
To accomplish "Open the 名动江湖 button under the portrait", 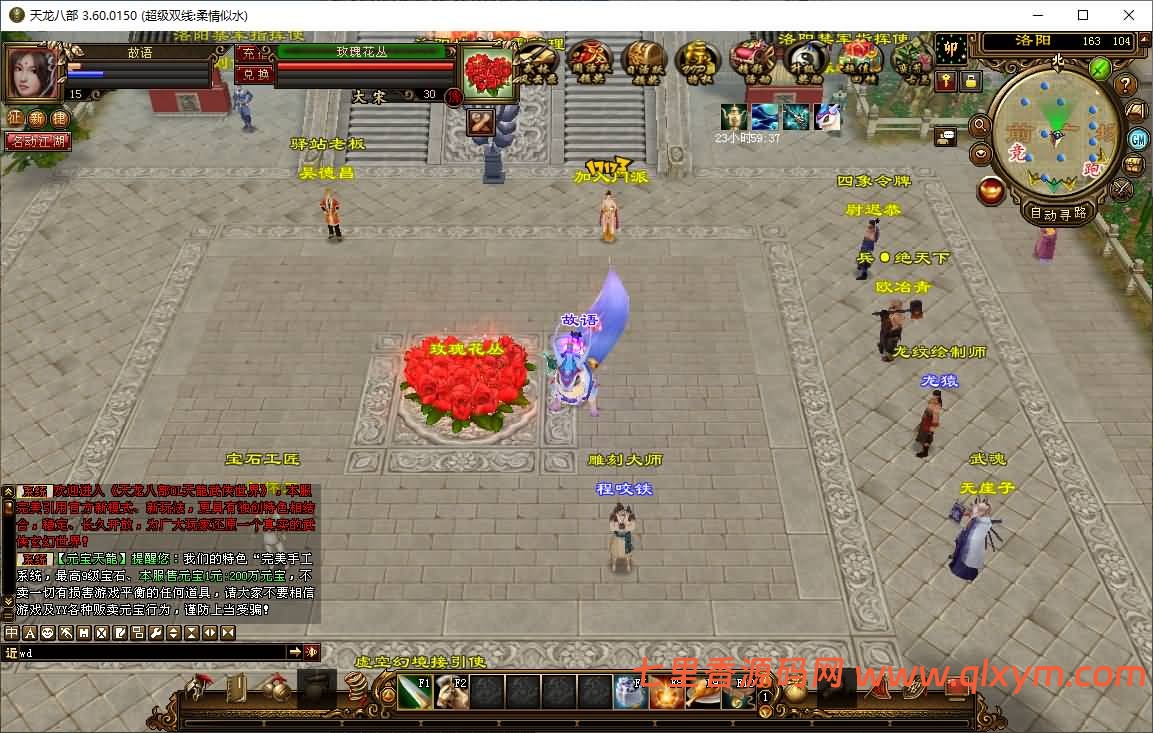I will tap(38, 141).
